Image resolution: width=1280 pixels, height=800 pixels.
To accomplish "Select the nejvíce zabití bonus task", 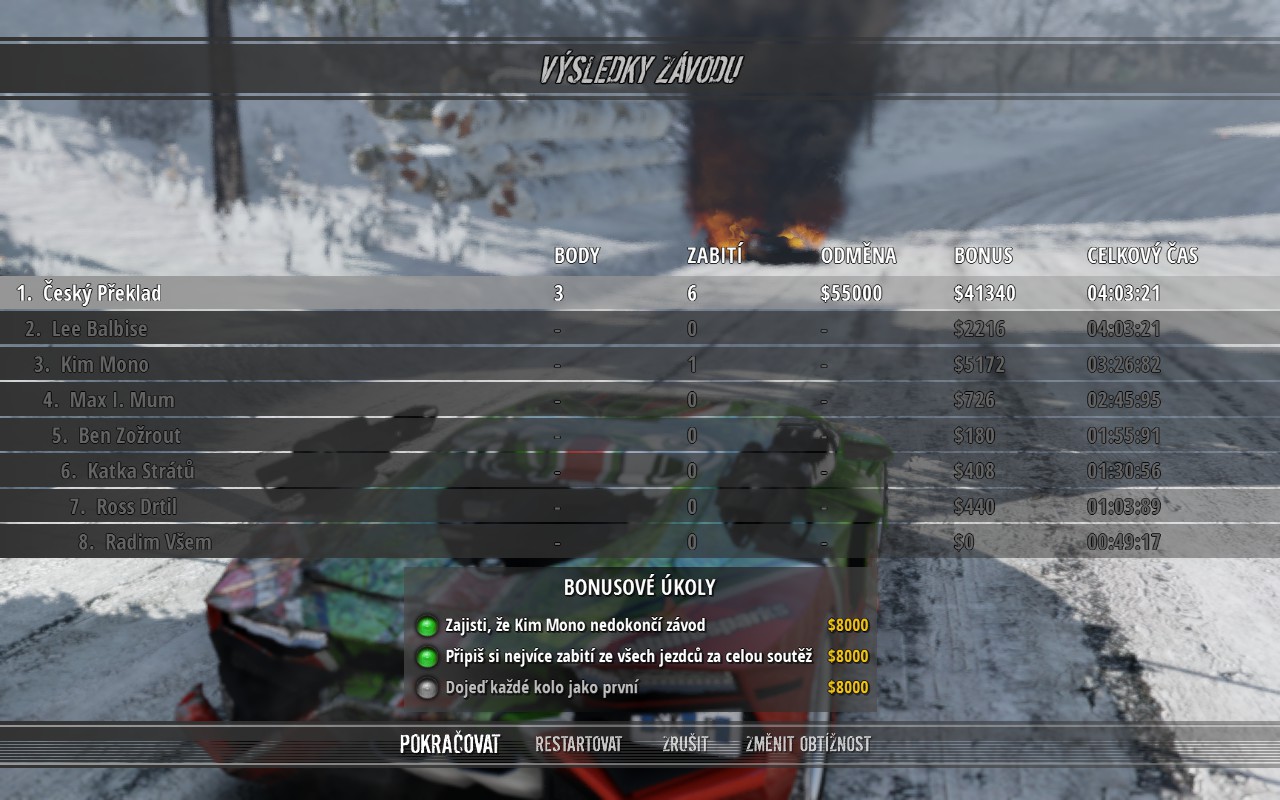I will pos(628,657).
